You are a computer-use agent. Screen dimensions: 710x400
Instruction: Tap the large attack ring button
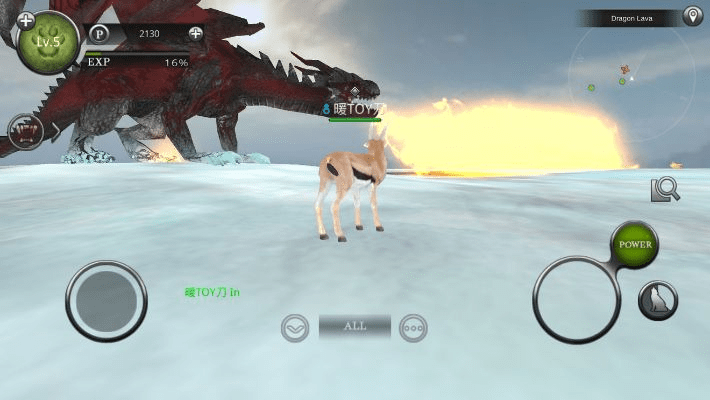coord(577,300)
